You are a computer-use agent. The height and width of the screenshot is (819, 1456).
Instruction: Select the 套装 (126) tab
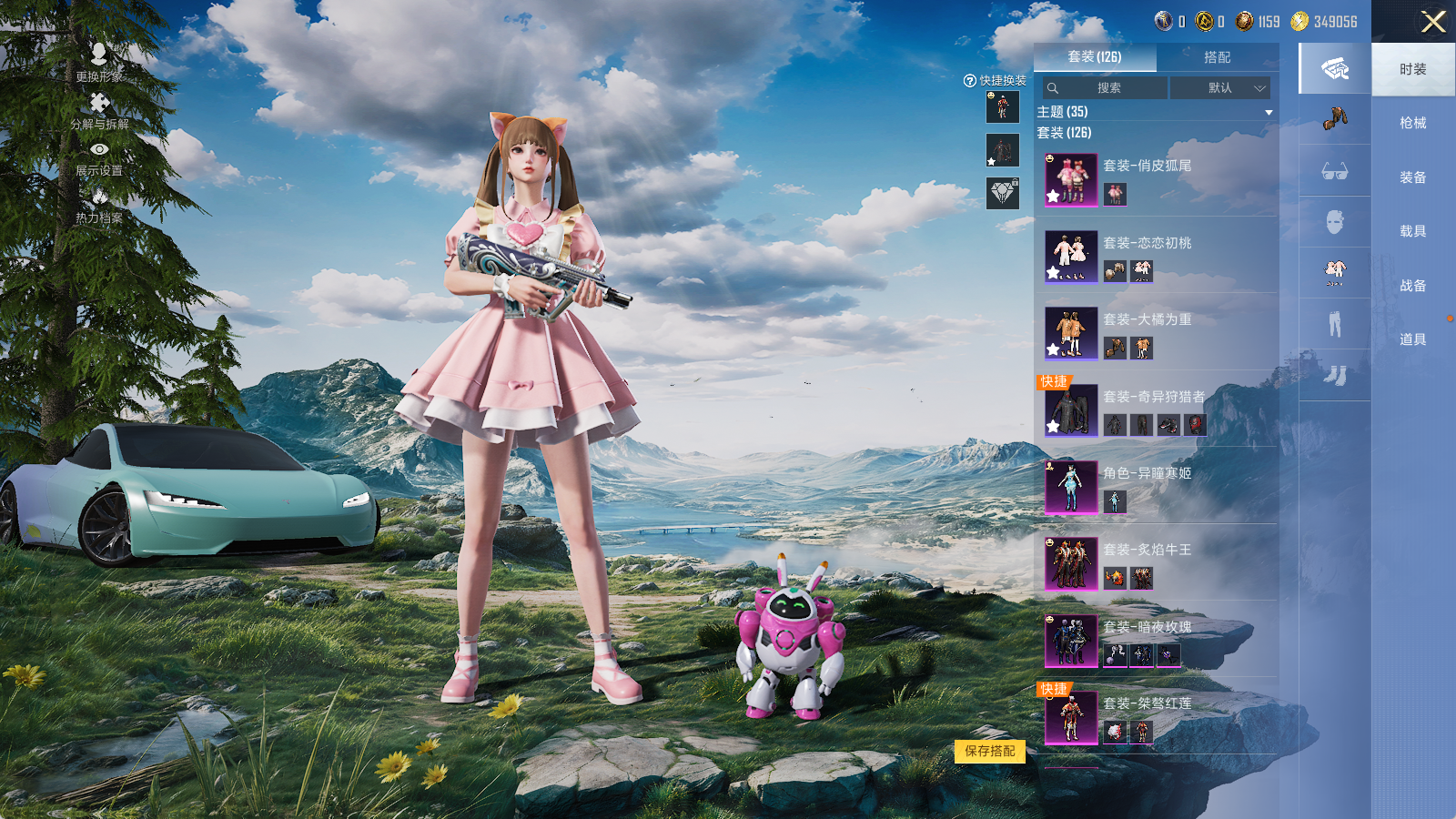[1095, 57]
